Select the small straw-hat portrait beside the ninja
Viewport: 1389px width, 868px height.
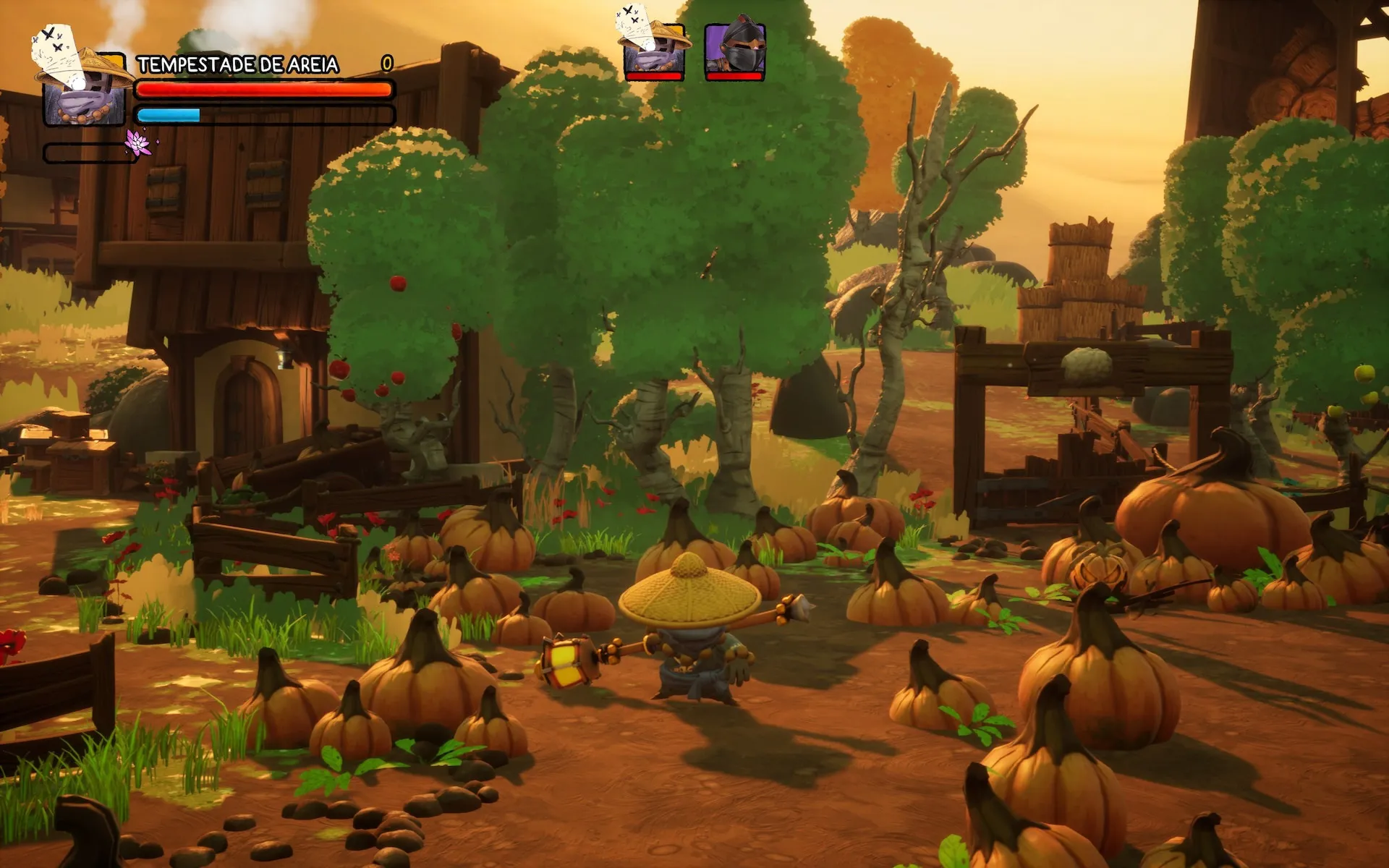(654, 45)
